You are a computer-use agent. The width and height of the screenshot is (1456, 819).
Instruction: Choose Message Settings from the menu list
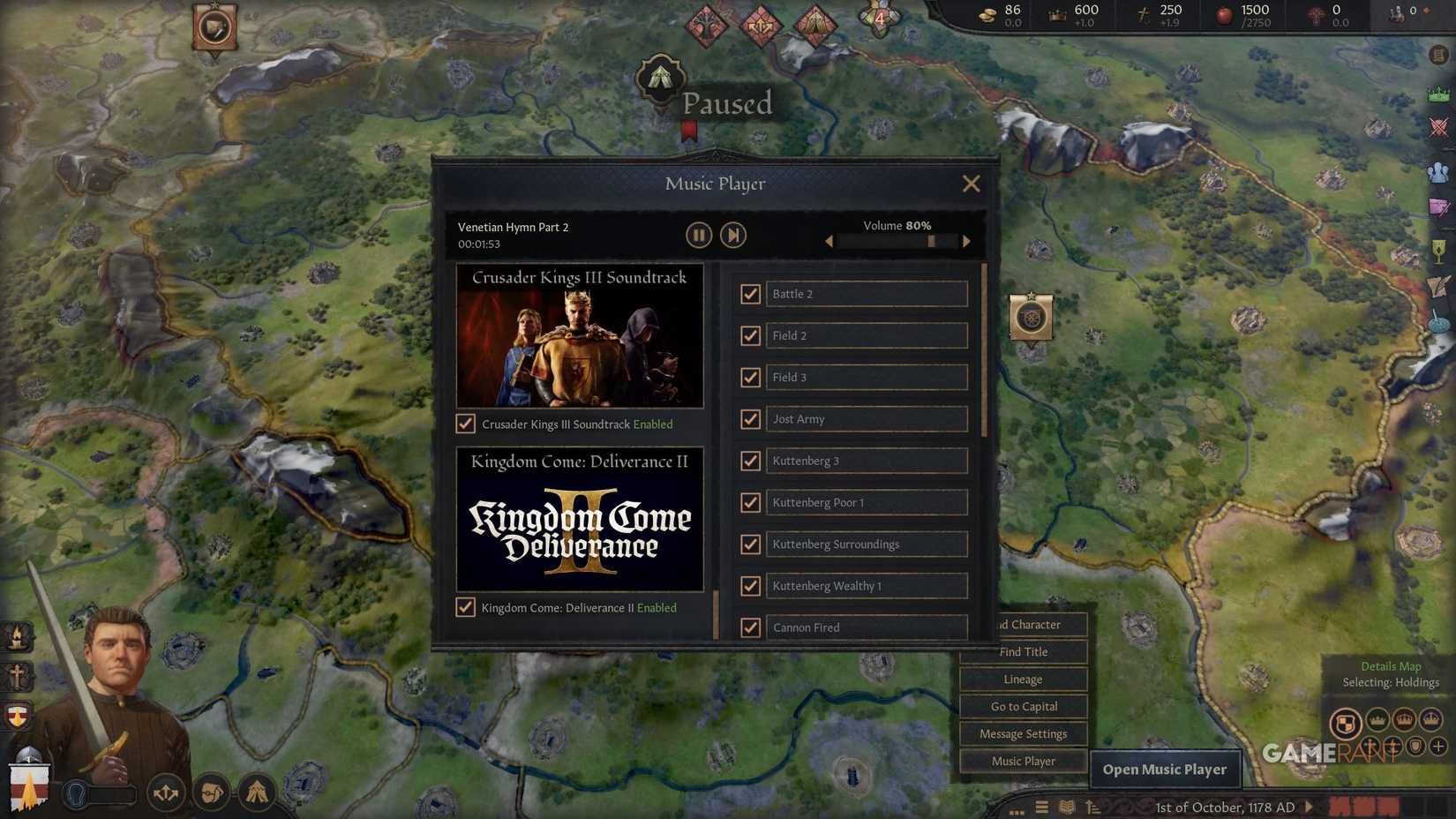click(1023, 733)
